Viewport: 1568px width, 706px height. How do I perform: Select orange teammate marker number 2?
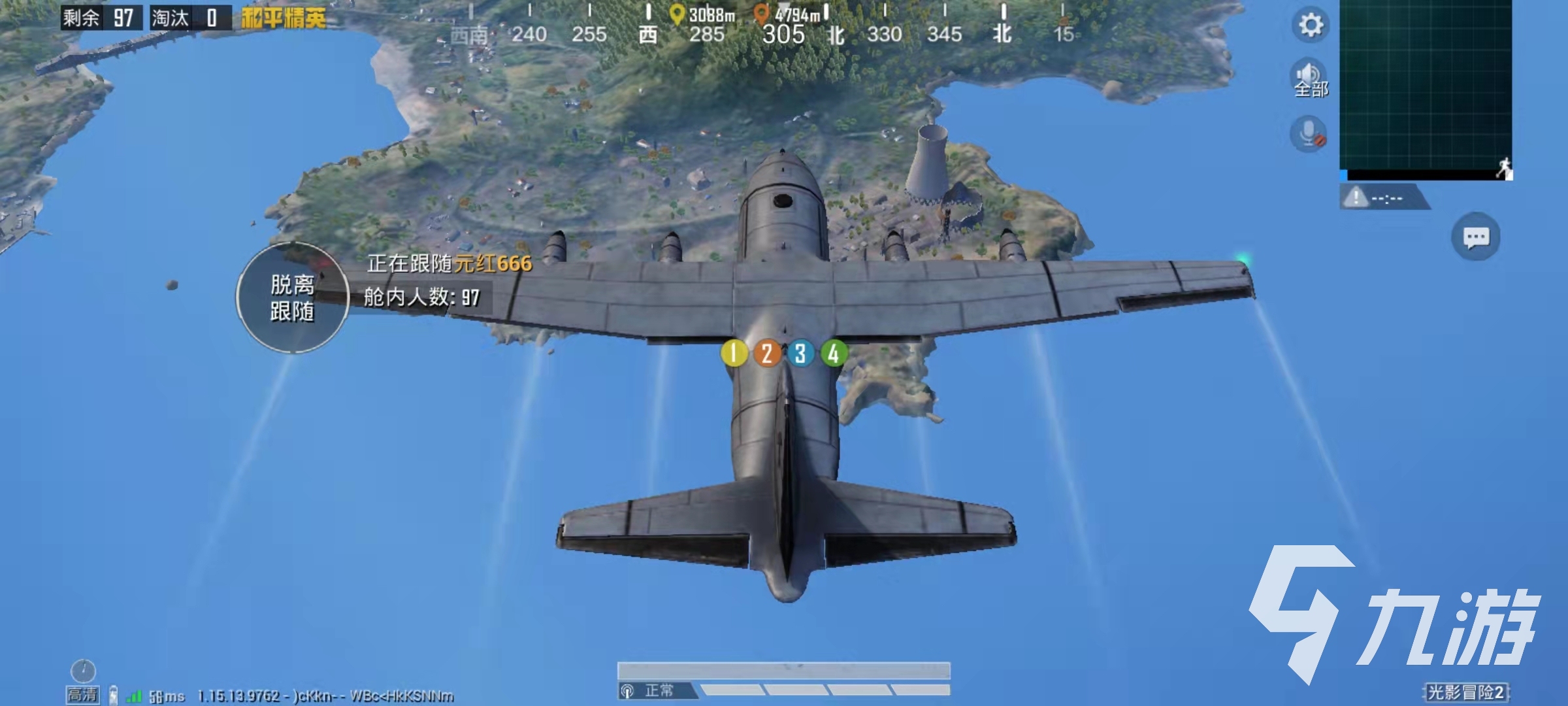pos(767,354)
